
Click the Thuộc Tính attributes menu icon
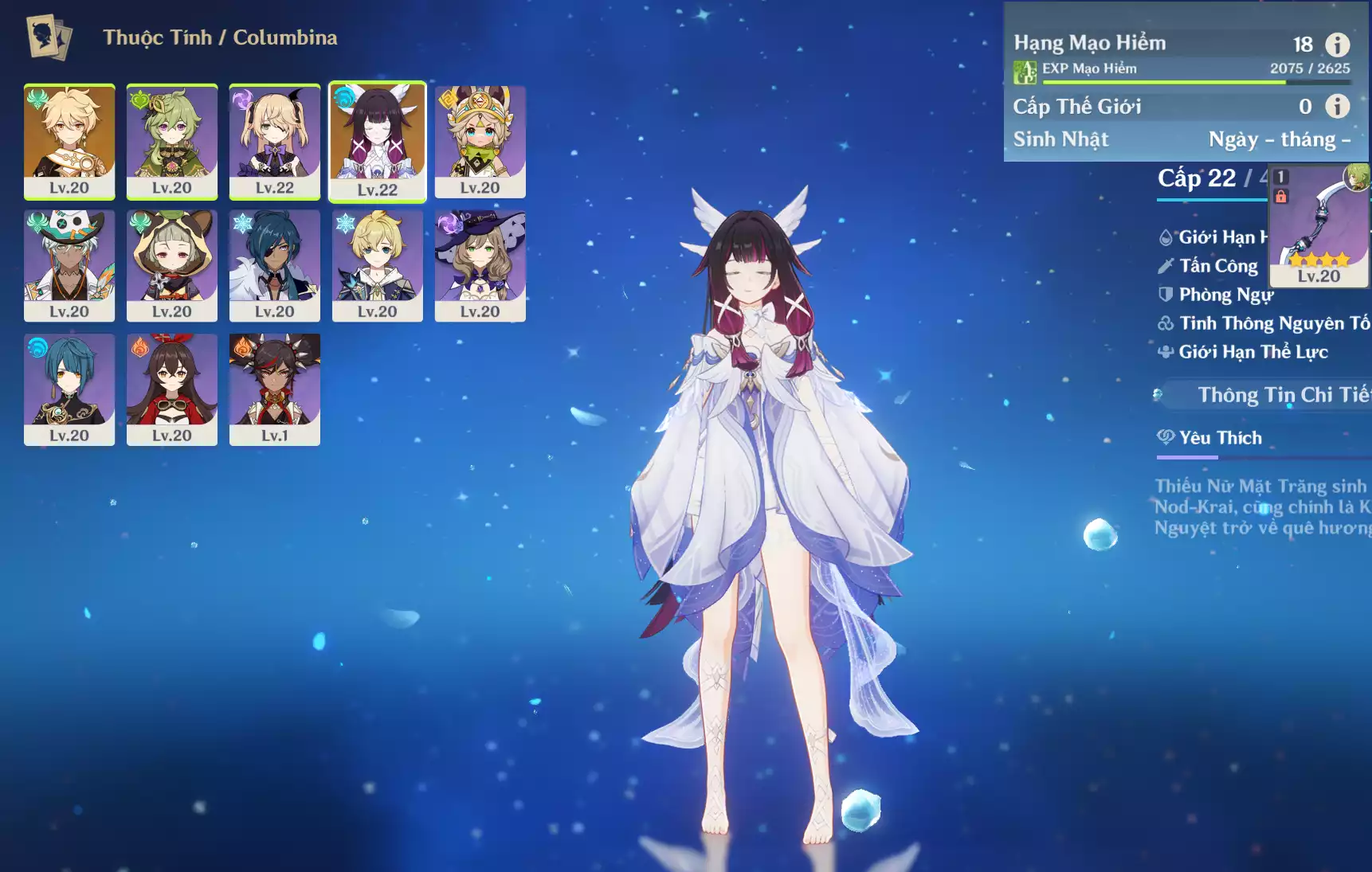[x=49, y=37]
